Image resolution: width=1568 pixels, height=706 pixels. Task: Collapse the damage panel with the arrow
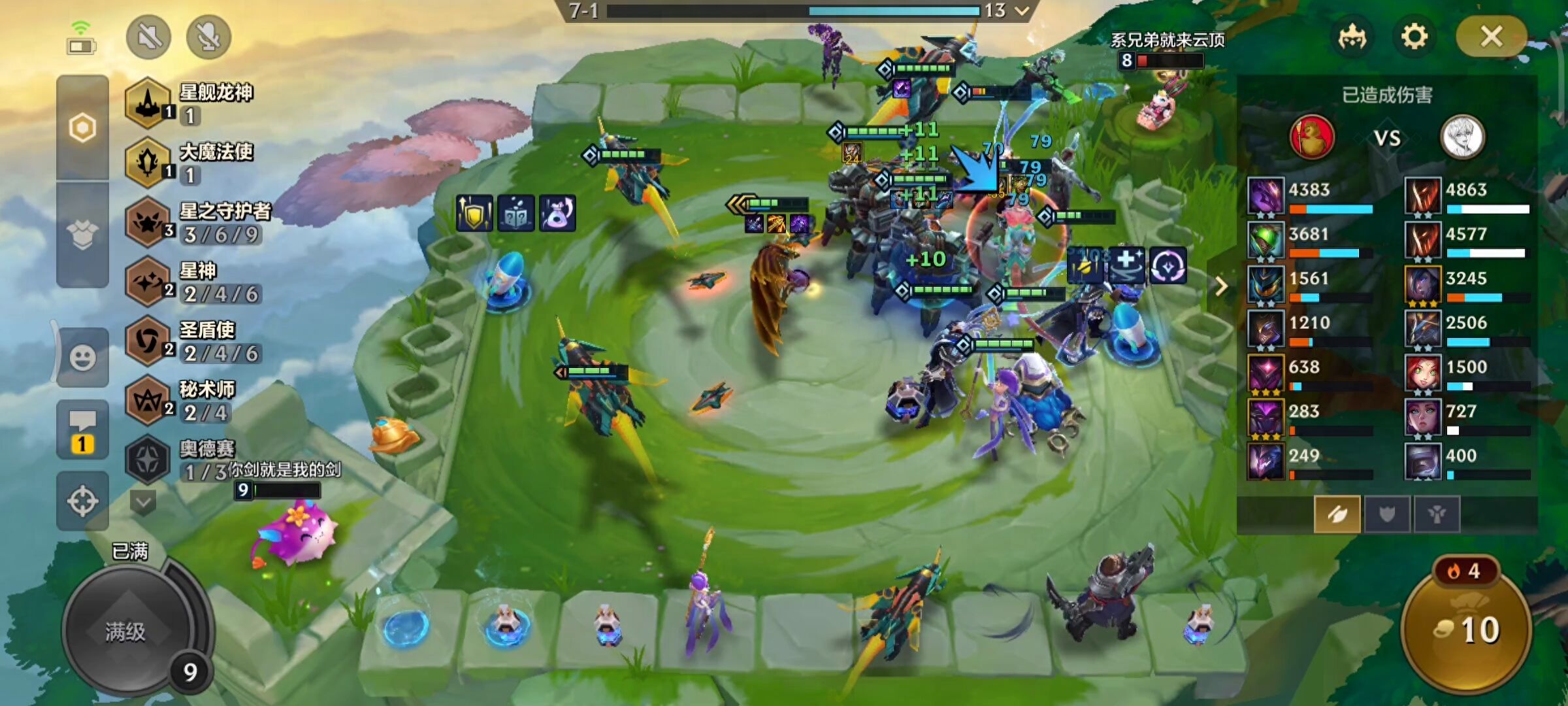pyautogui.click(x=1220, y=286)
